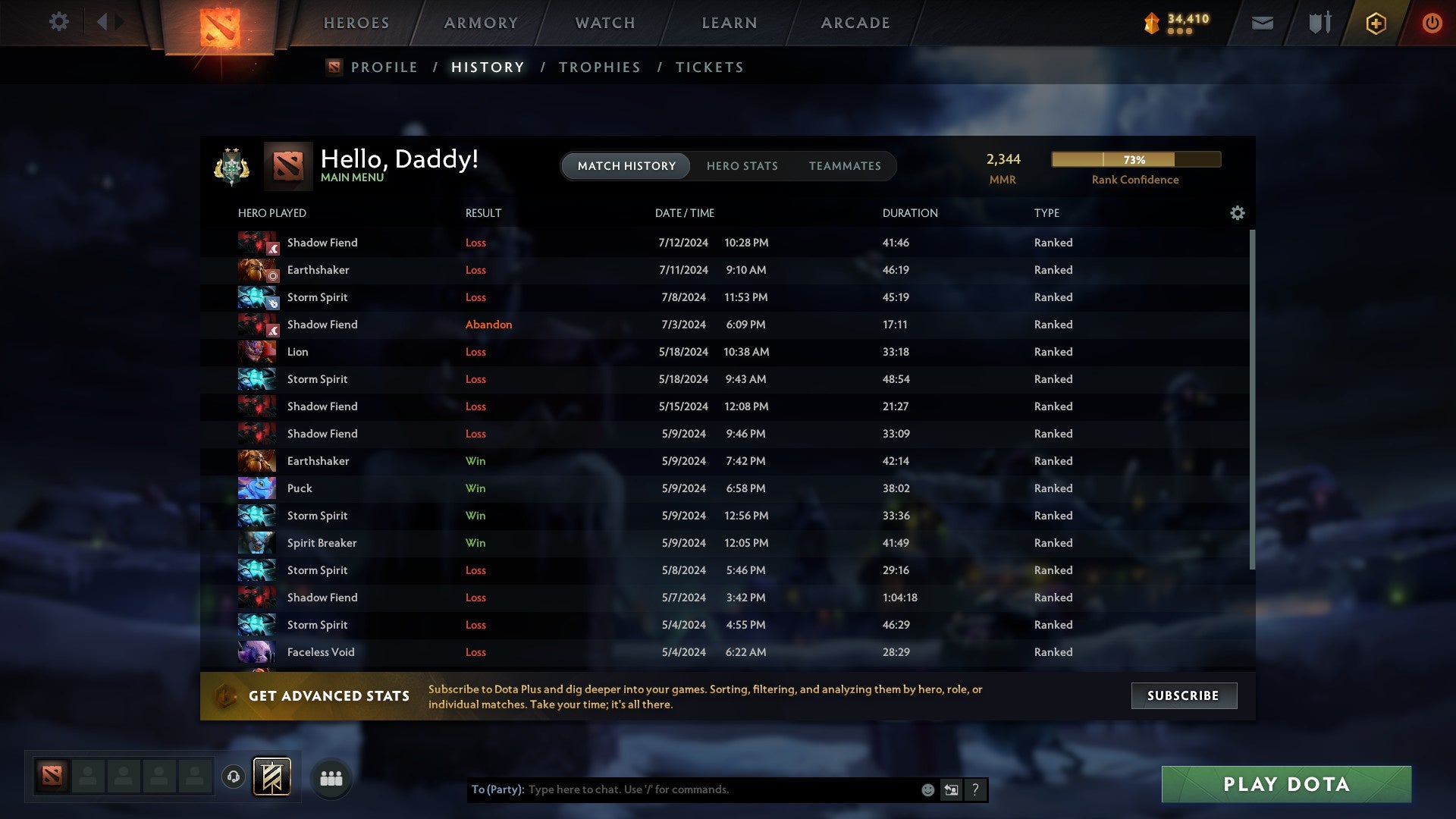Open settings via the gear icon top left

point(59,22)
